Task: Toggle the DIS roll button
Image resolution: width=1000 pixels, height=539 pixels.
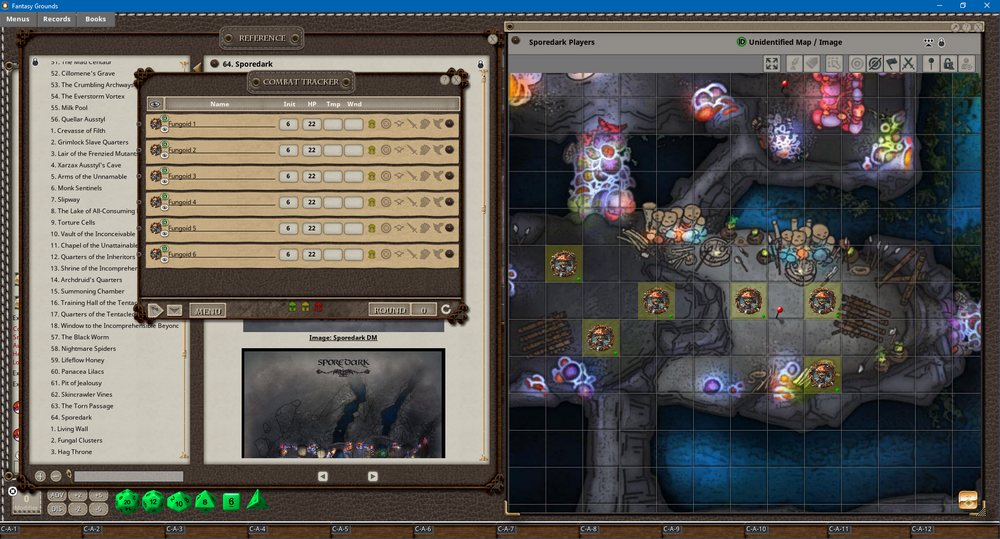Action: (x=56, y=509)
